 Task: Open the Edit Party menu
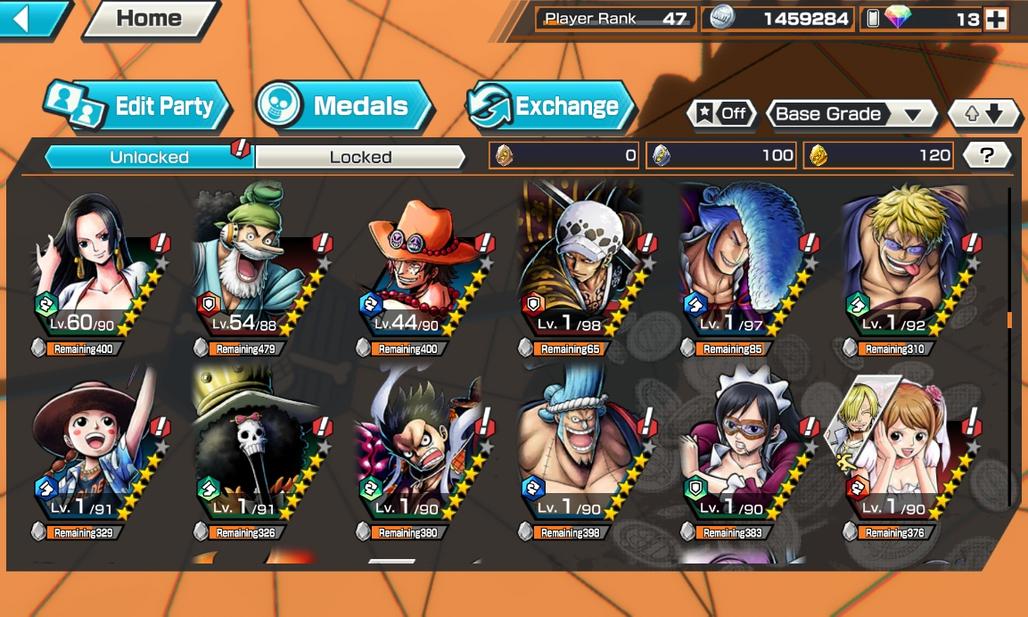[138, 106]
